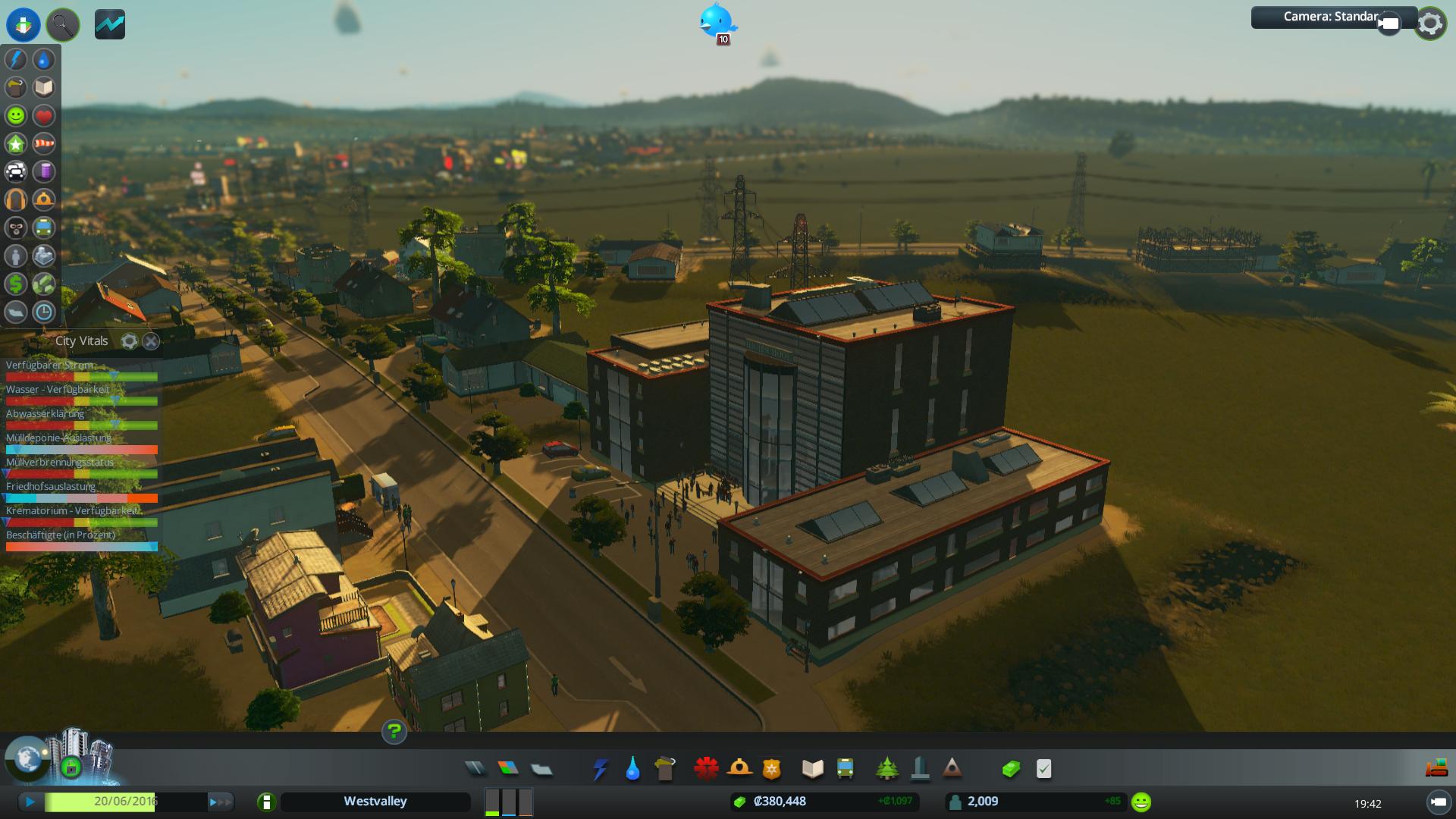
Task: Select the Electricity build category
Action: point(600,769)
